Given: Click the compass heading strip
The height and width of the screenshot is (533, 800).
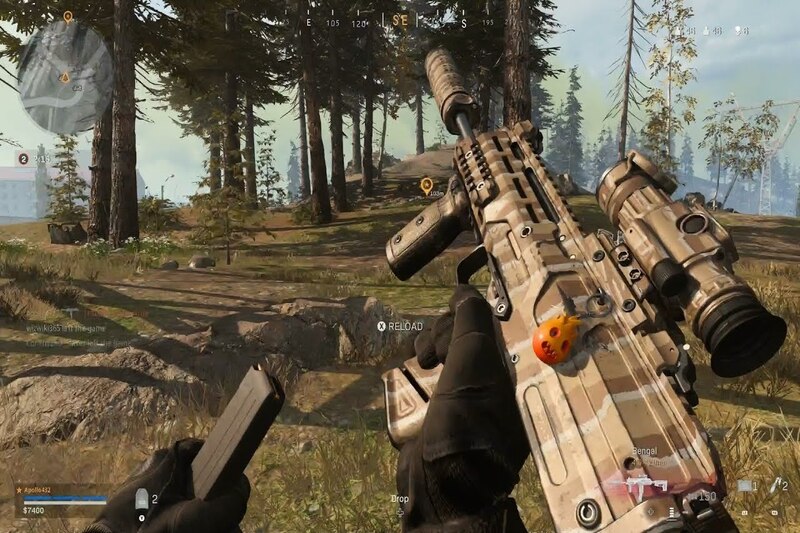Looking at the screenshot, I should [x=400, y=20].
